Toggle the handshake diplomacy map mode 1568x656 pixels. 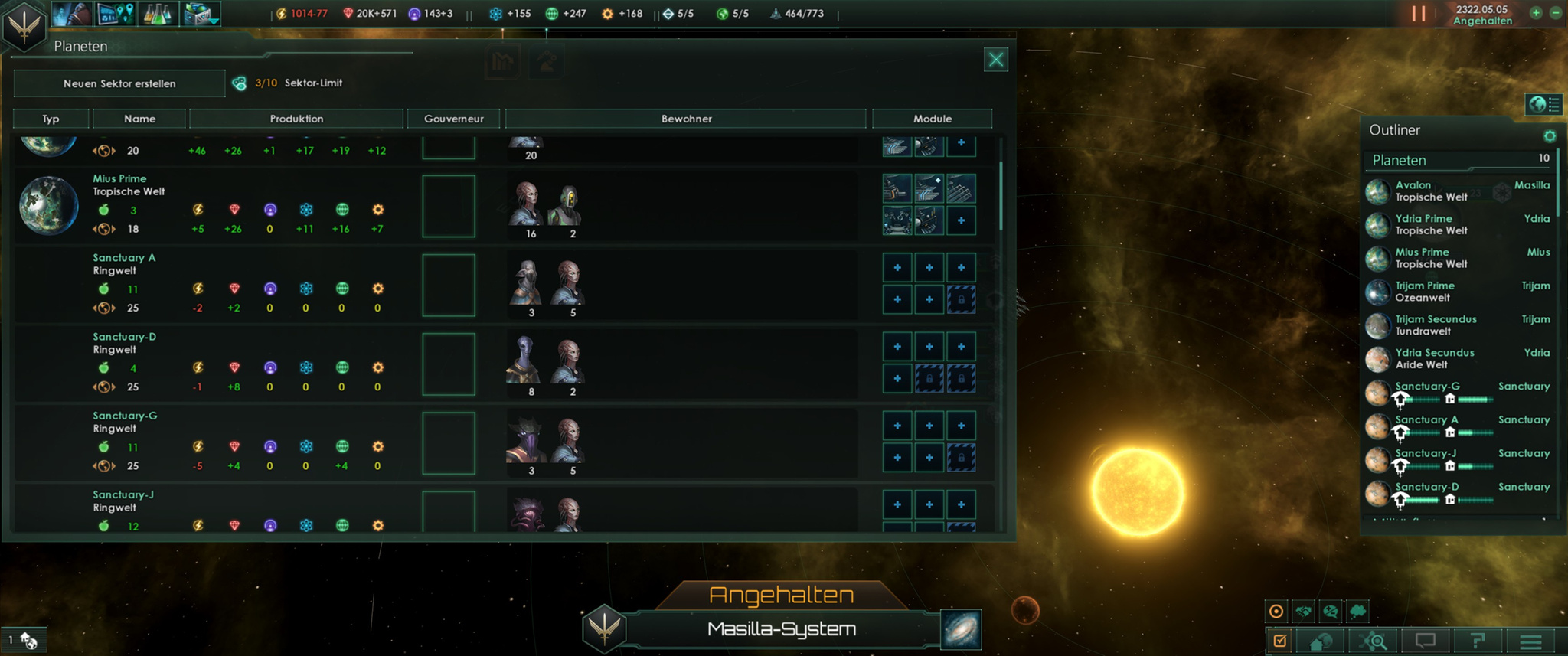[x=1303, y=611]
